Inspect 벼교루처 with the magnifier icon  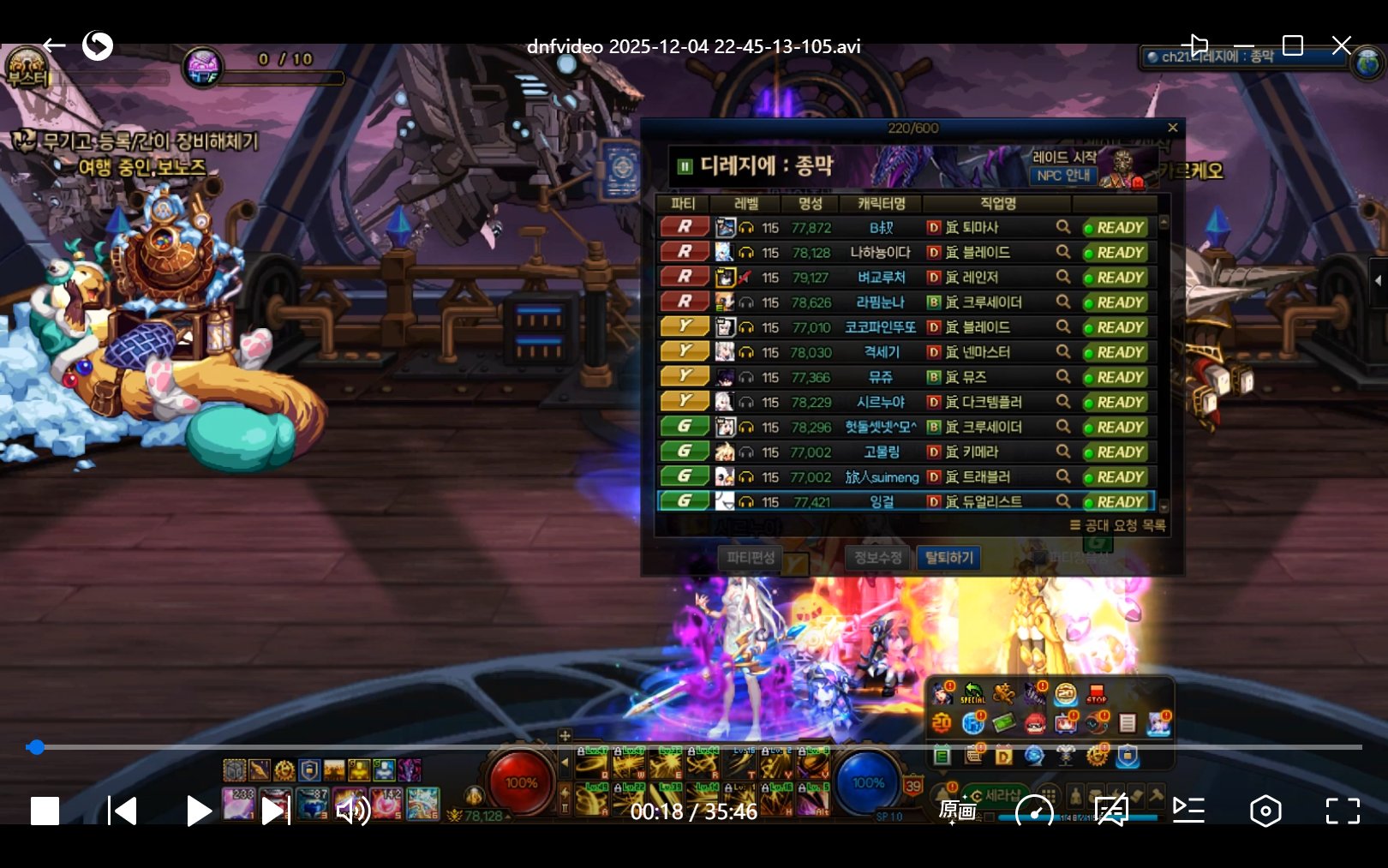pyautogui.click(x=1062, y=277)
